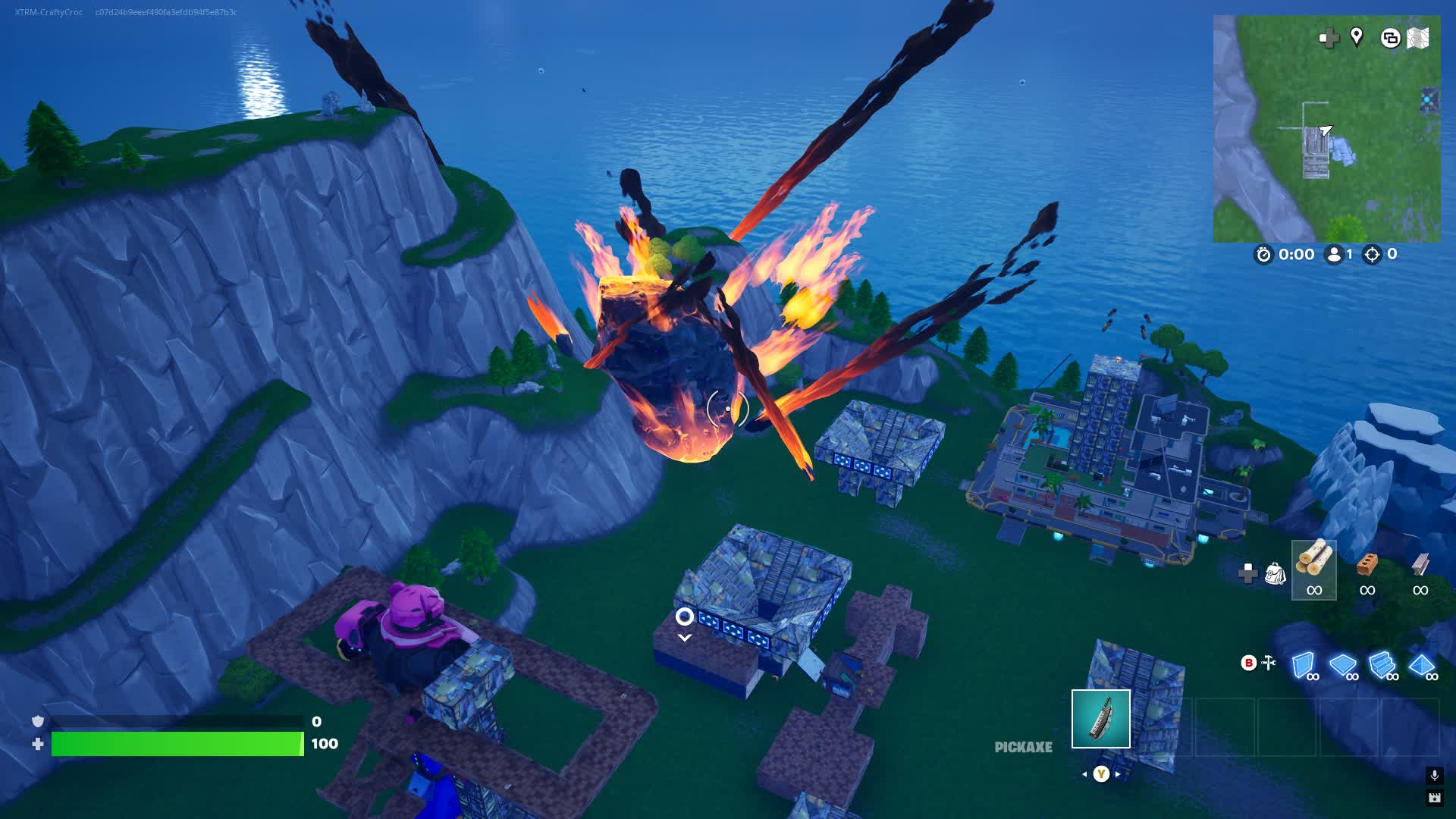Click the pickaxe icon beside the B button
The image size is (1456, 819).
click(1269, 661)
